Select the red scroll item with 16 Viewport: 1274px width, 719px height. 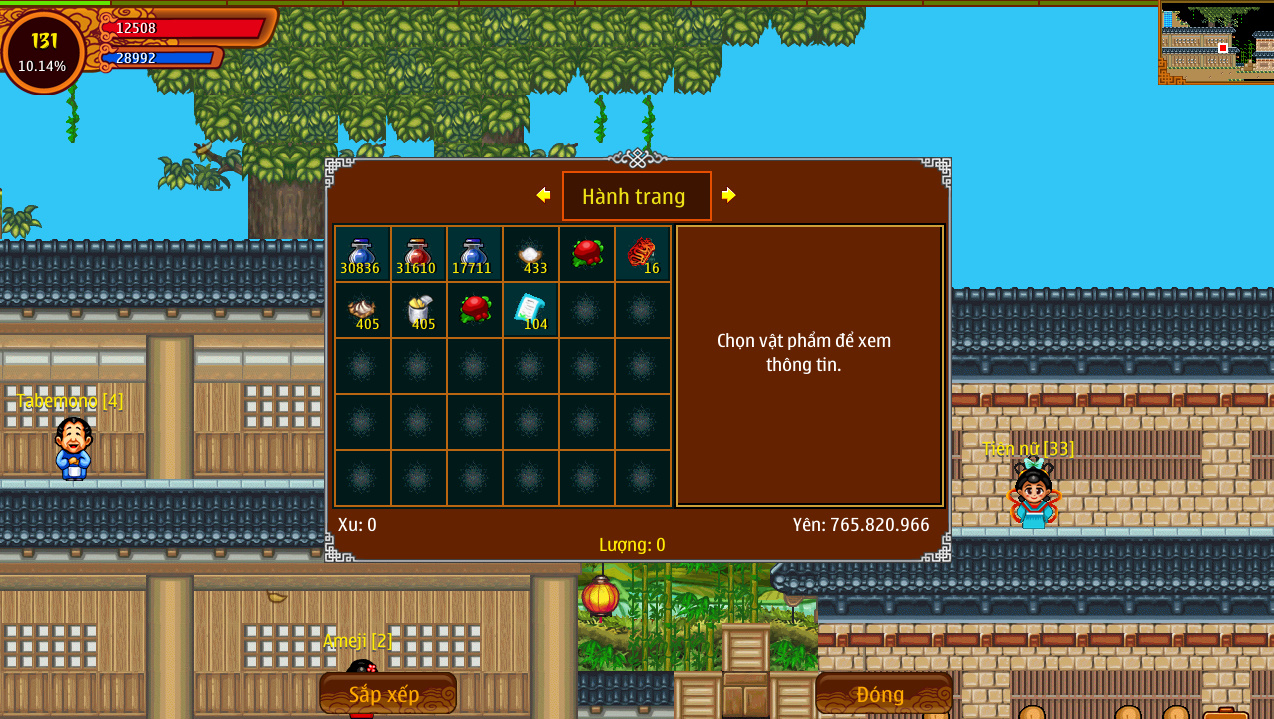[642, 254]
